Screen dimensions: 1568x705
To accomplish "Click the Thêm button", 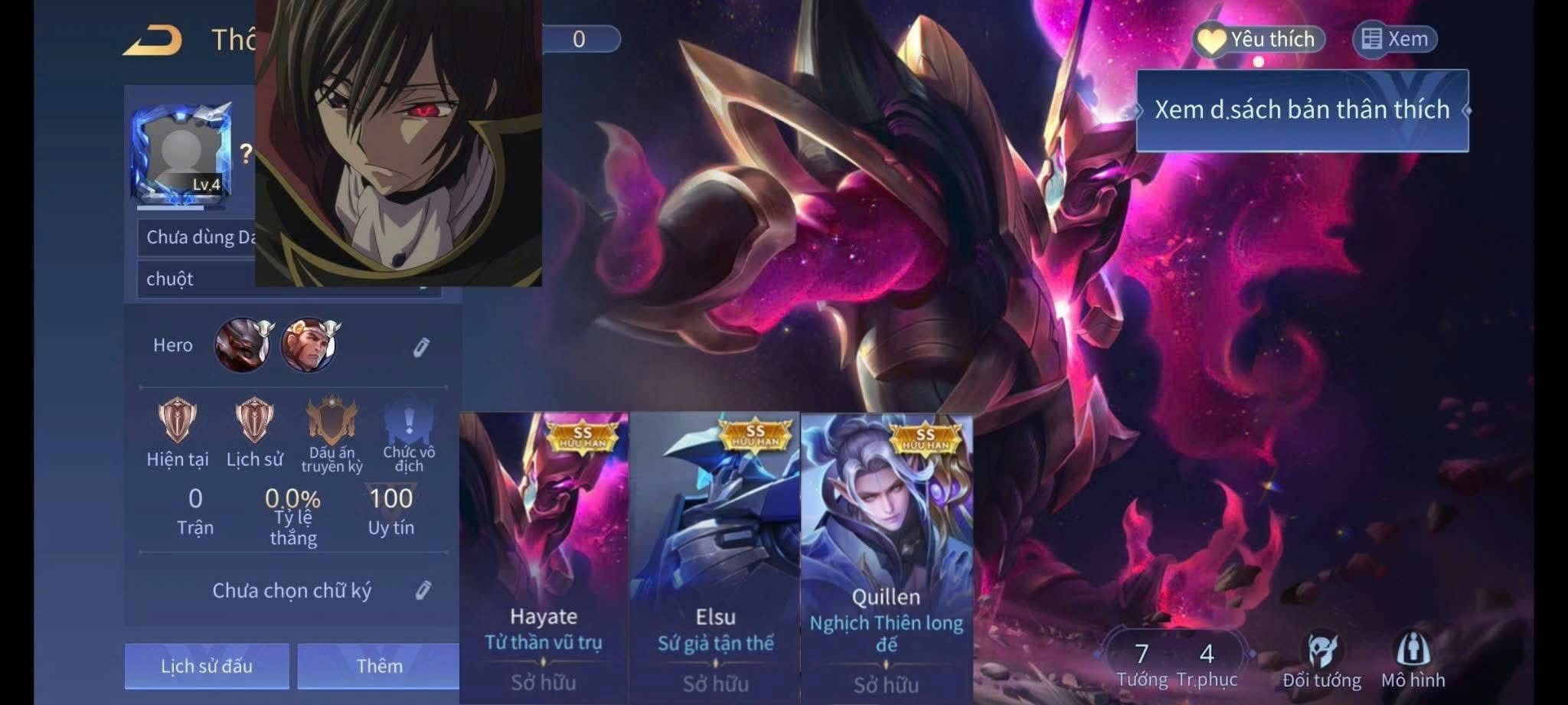I will [x=378, y=666].
